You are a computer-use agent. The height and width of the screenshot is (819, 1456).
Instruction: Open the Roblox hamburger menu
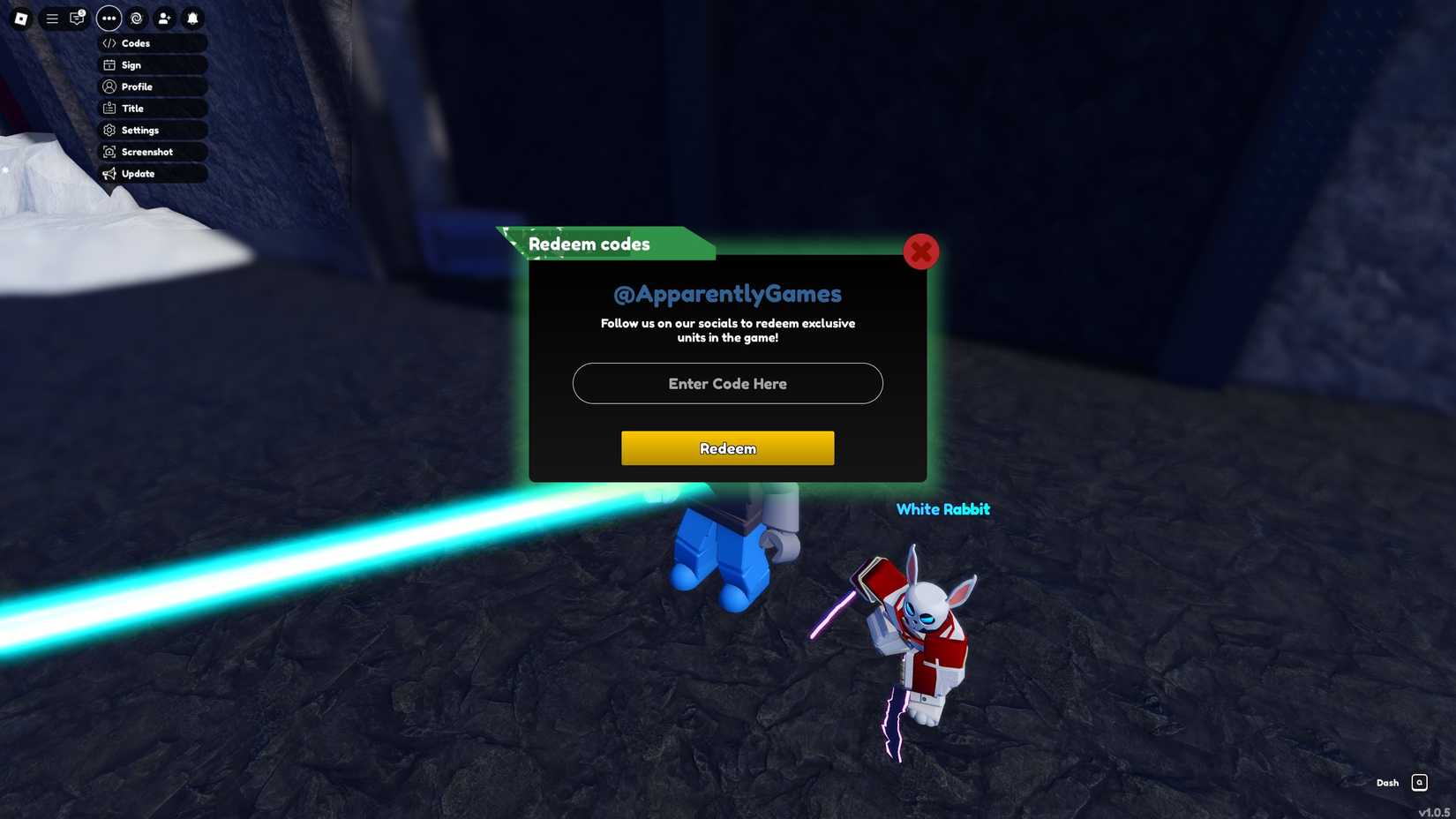click(52, 19)
